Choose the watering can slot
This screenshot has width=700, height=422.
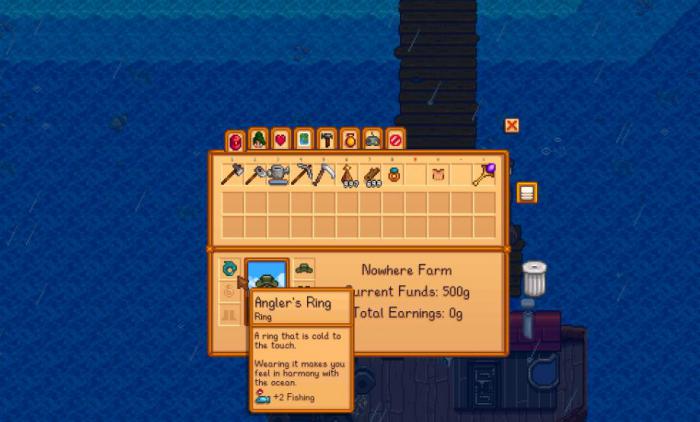pos(278,175)
